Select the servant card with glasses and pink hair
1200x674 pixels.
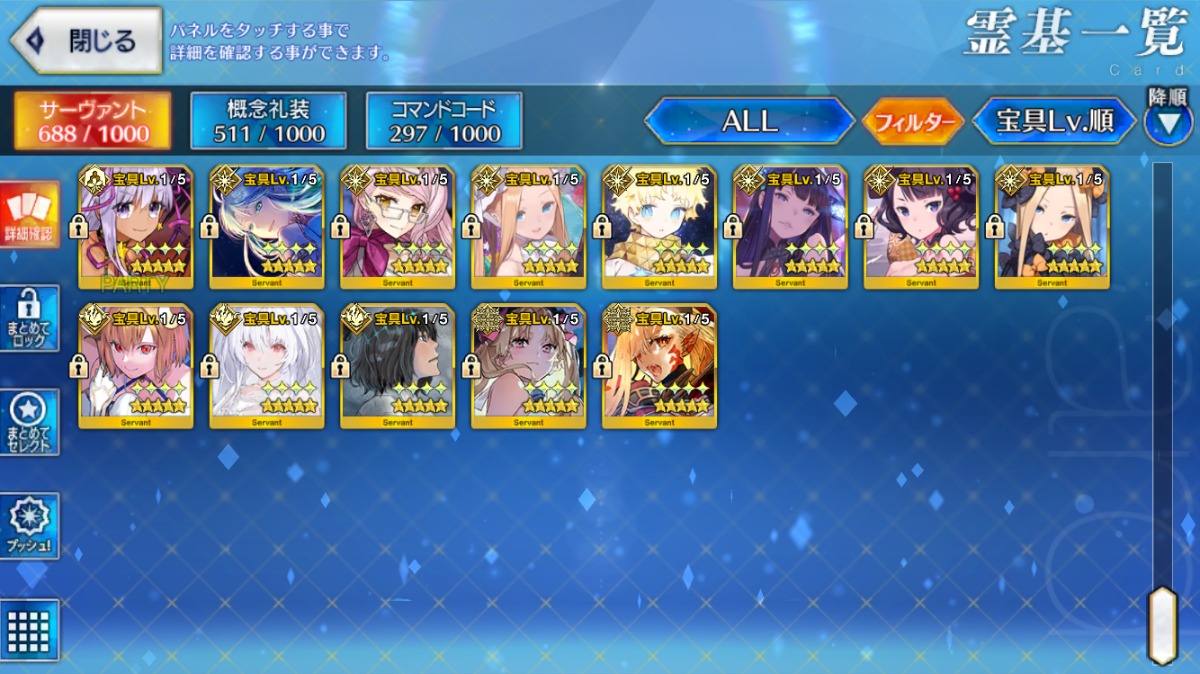click(x=398, y=228)
